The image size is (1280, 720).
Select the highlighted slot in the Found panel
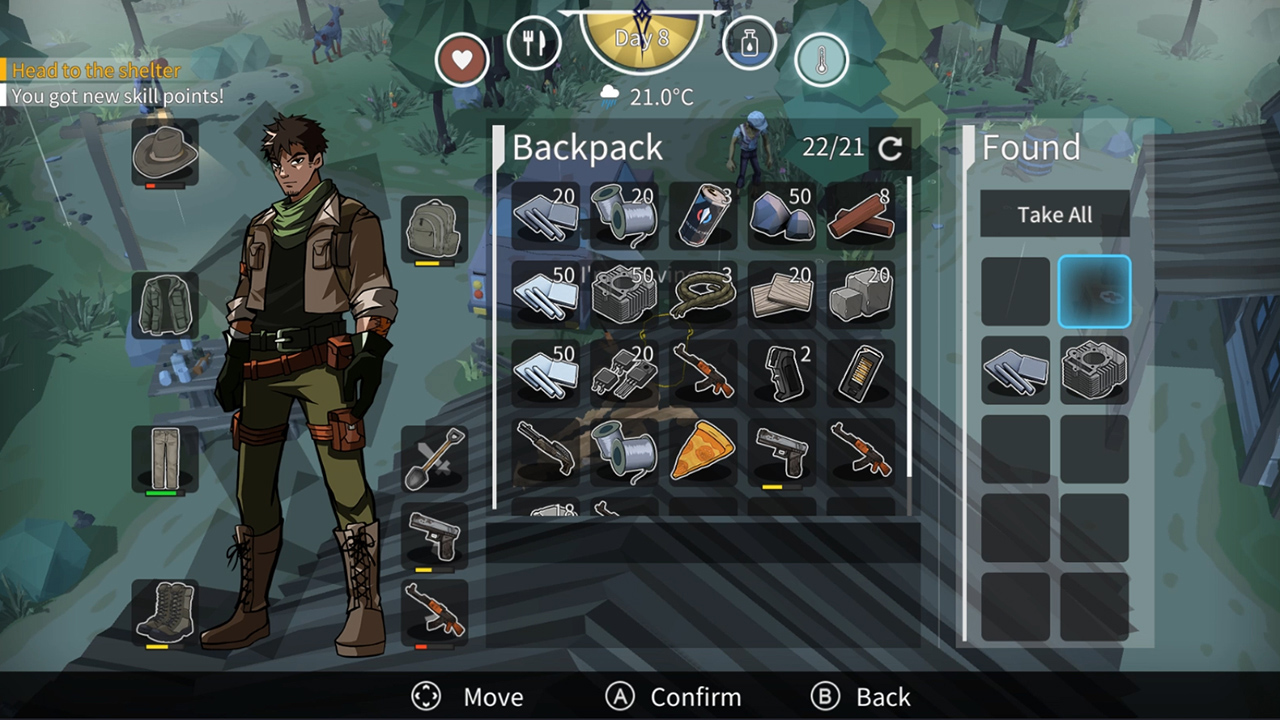click(1094, 290)
